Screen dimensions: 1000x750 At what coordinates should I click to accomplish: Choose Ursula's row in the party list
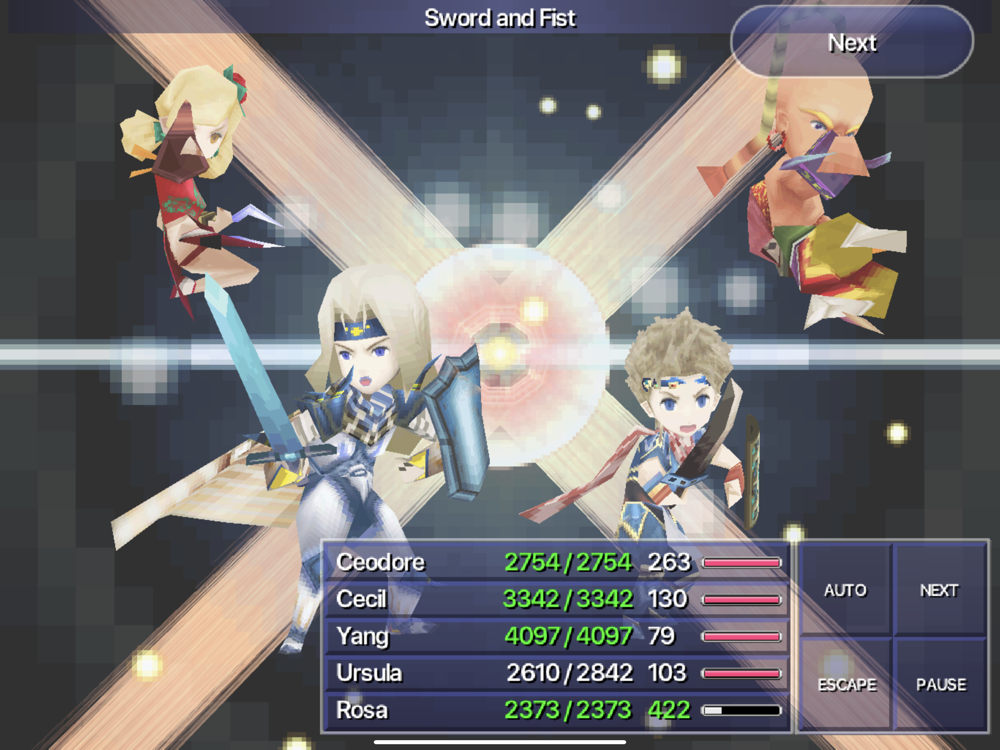tap(556, 674)
